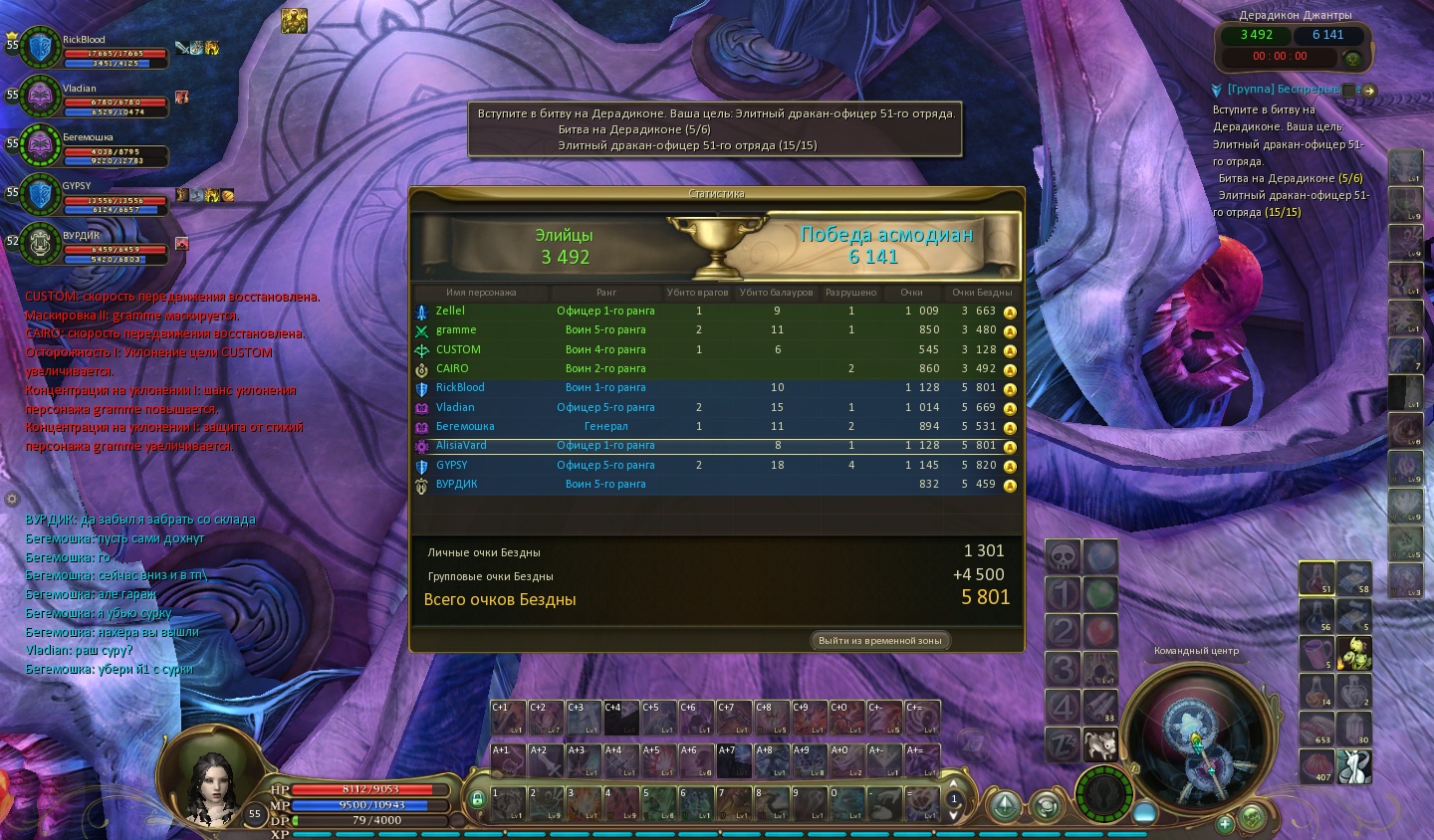Click the "Очки Бездны" column header
This screenshot has width=1434, height=840.
tap(981, 293)
